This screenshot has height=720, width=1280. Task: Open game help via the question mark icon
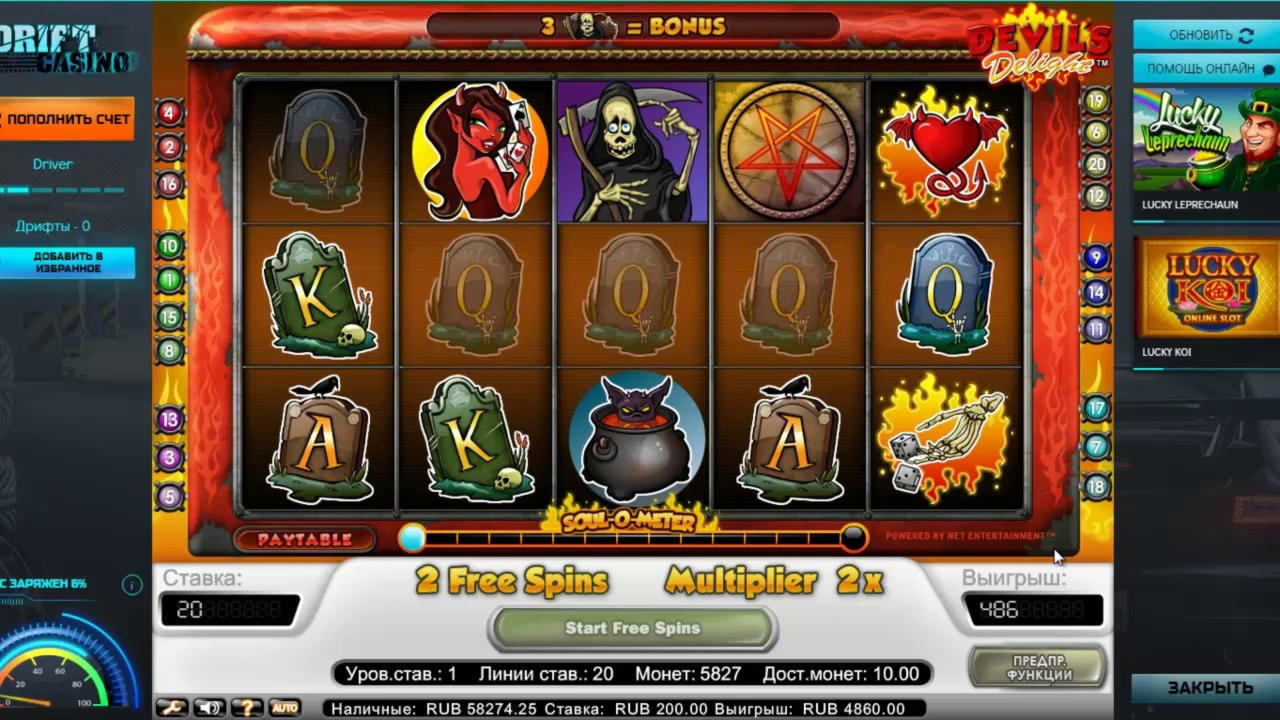tap(246, 707)
